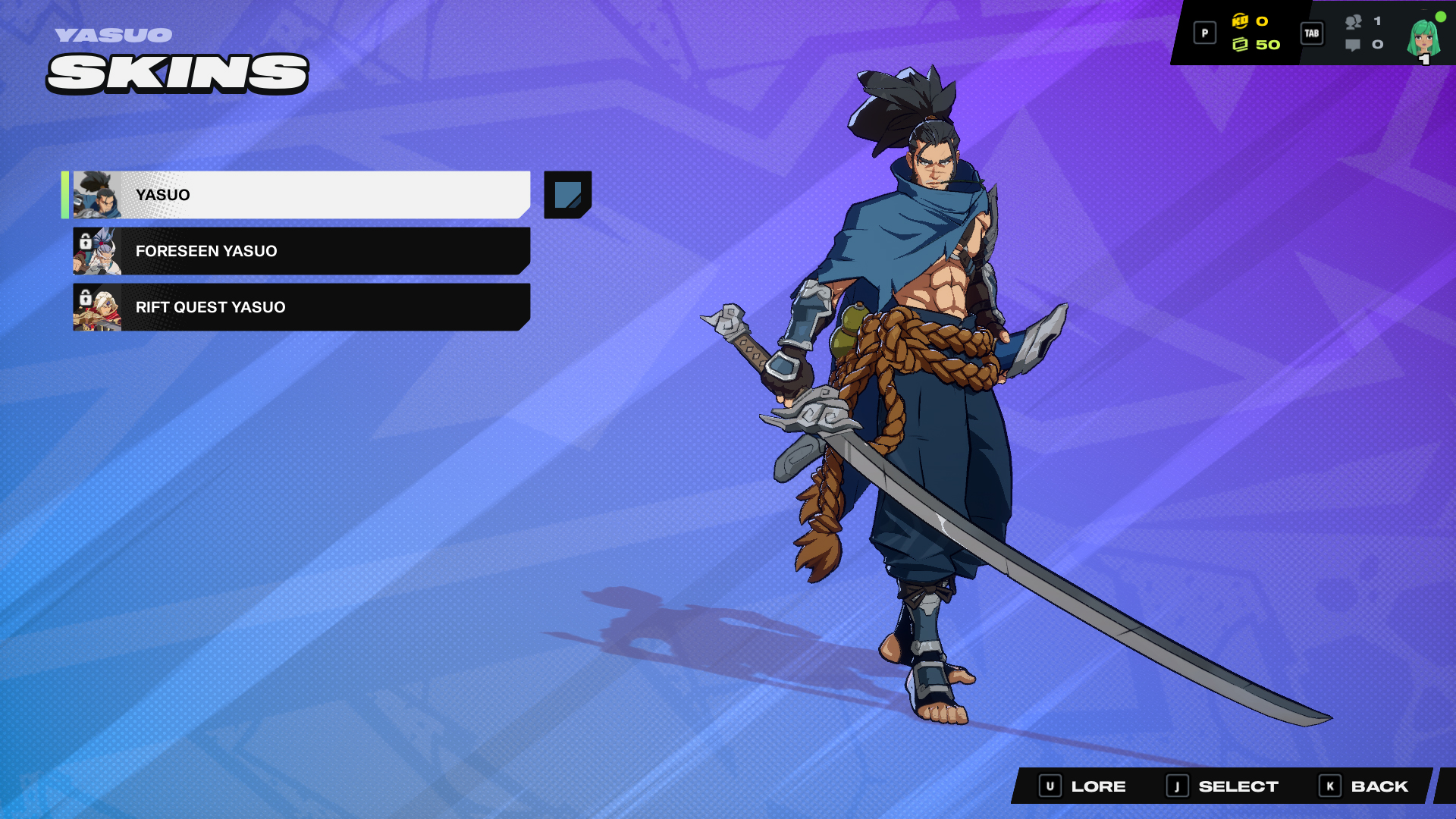Click the green-haired player avatar
Viewport: 1456px width, 819px height.
(x=1423, y=38)
